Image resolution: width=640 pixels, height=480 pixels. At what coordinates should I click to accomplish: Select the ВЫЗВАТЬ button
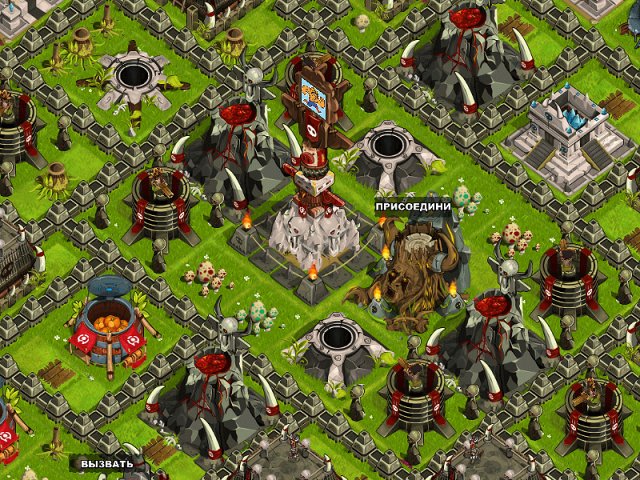pyautogui.click(x=107, y=464)
